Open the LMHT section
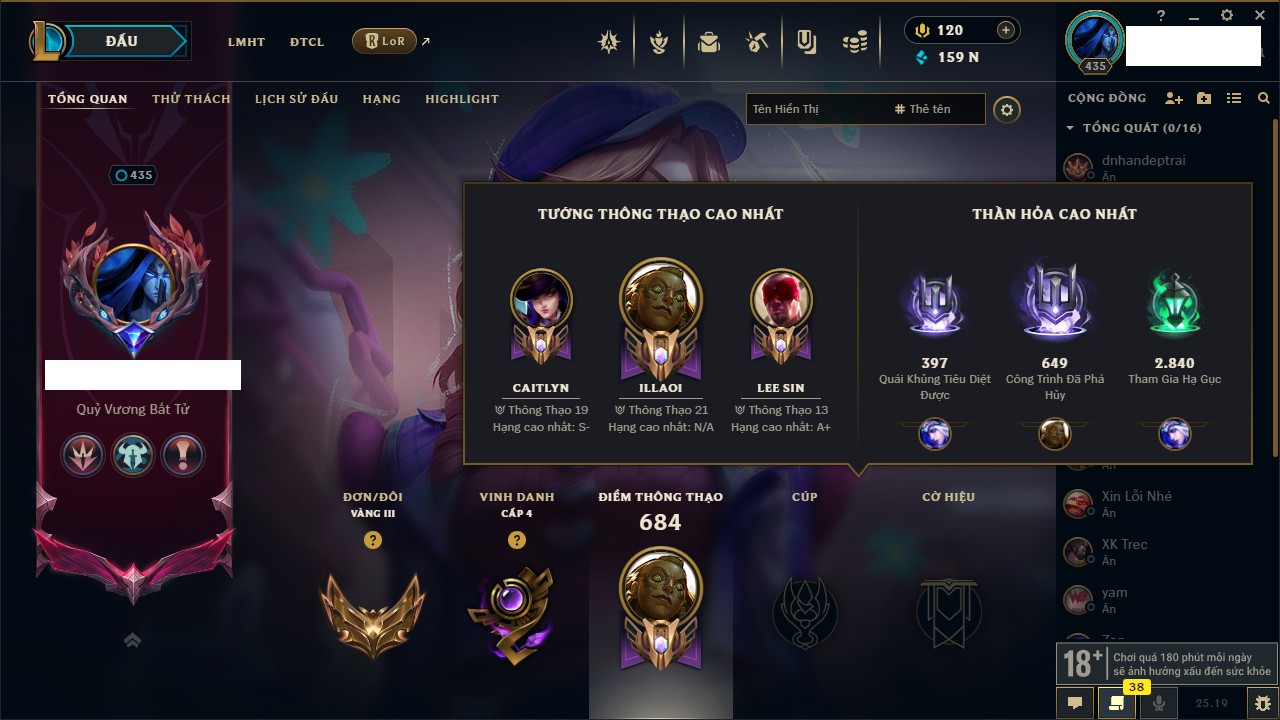This screenshot has width=1280, height=720. tap(246, 42)
